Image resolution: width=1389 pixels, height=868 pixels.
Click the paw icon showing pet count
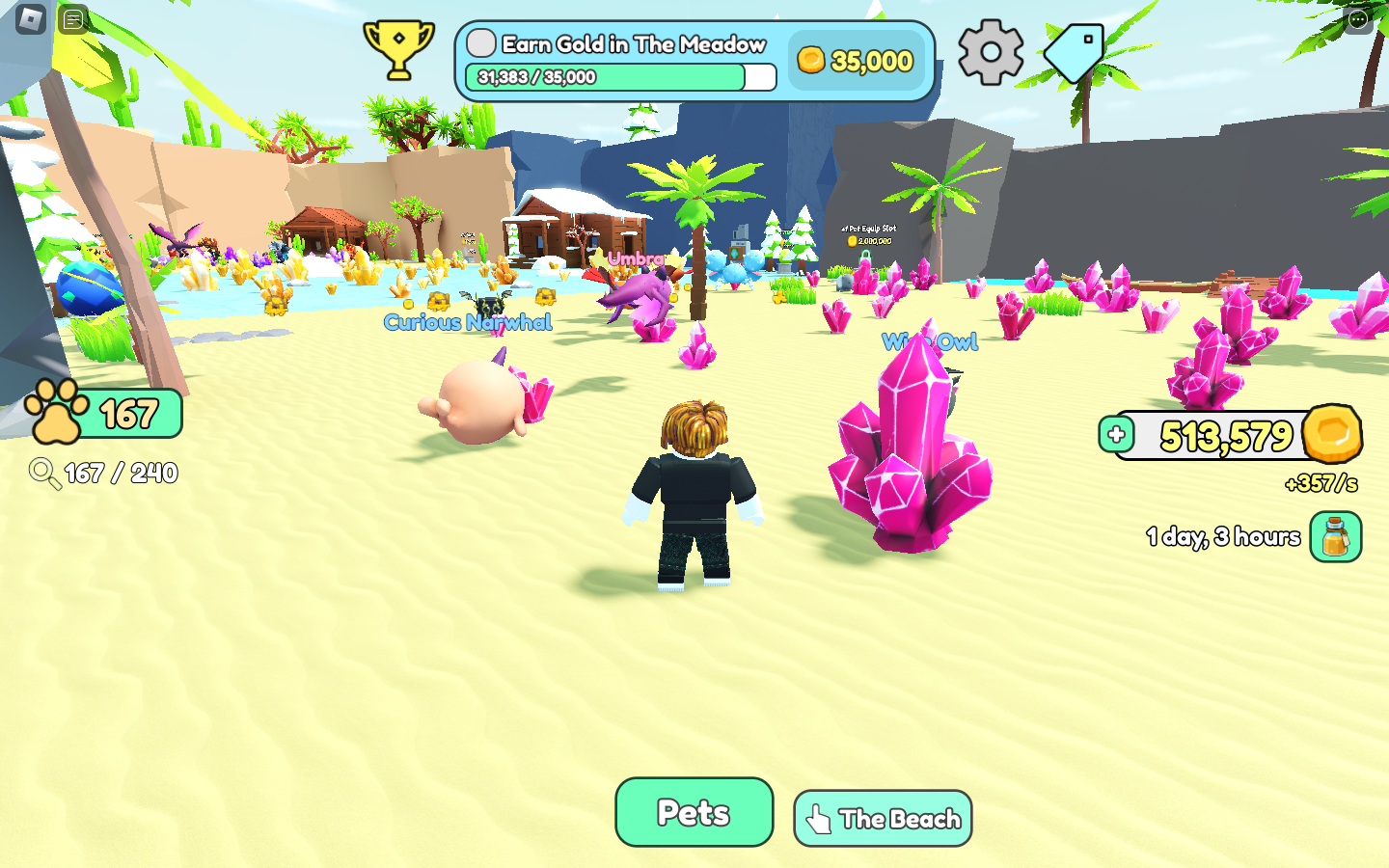pos(55,412)
